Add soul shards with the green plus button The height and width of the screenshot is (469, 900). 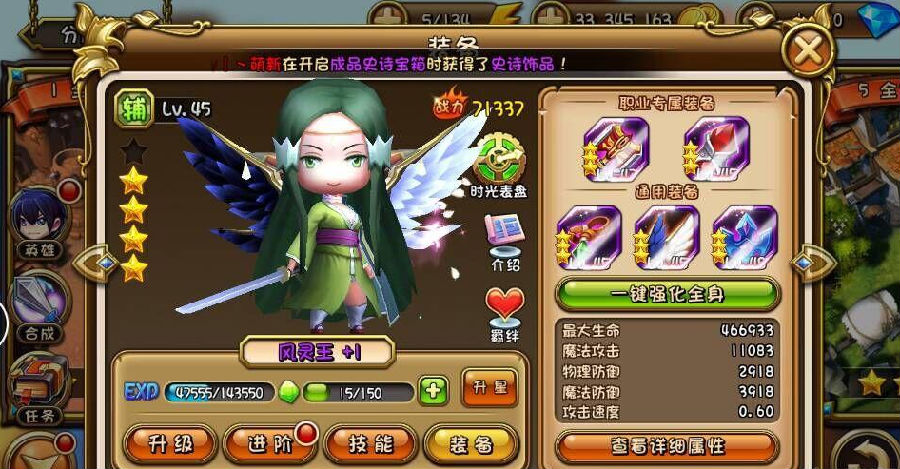[433, 391]
